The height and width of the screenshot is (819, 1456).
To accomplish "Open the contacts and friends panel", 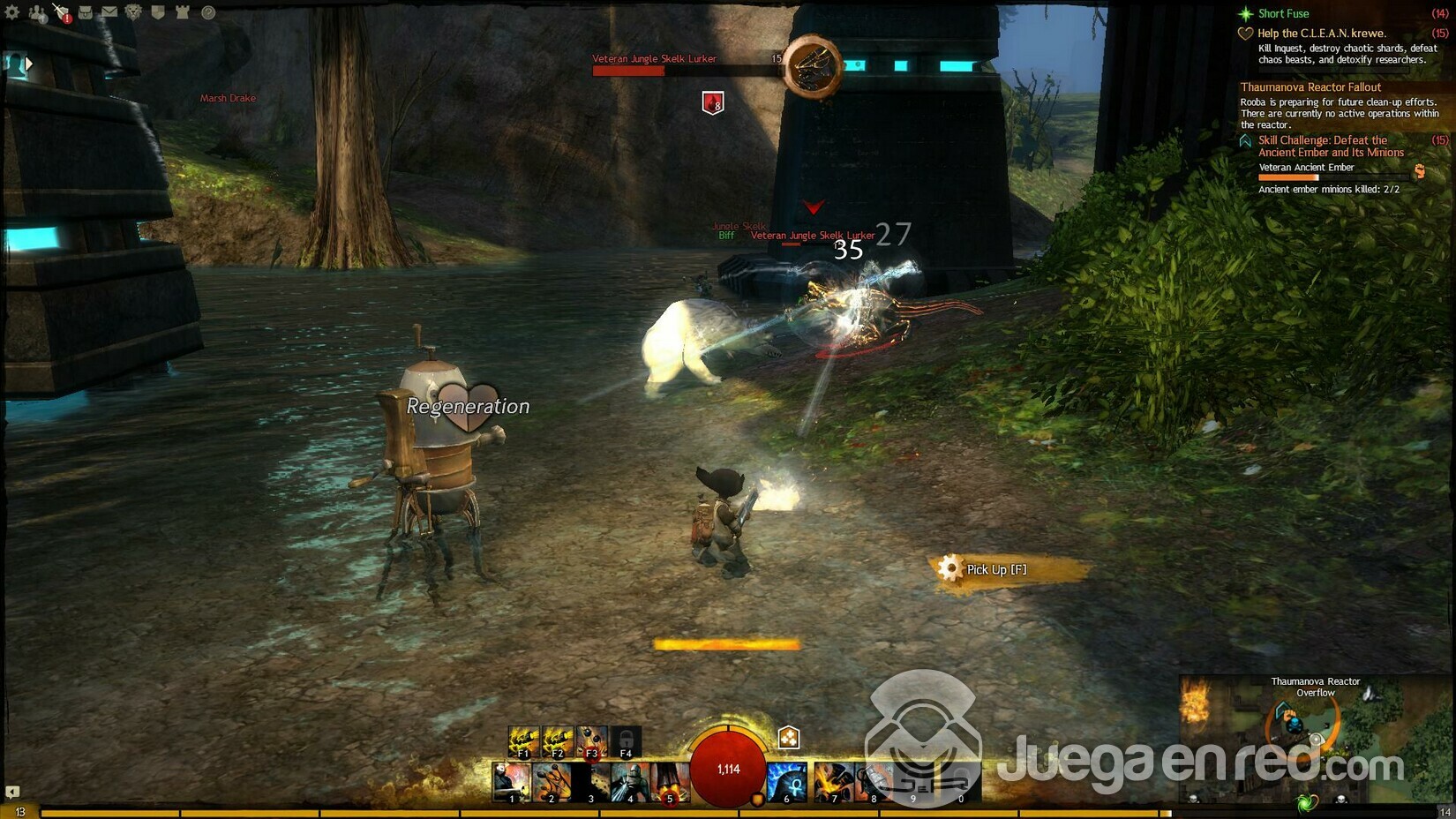I will point(37,12).
